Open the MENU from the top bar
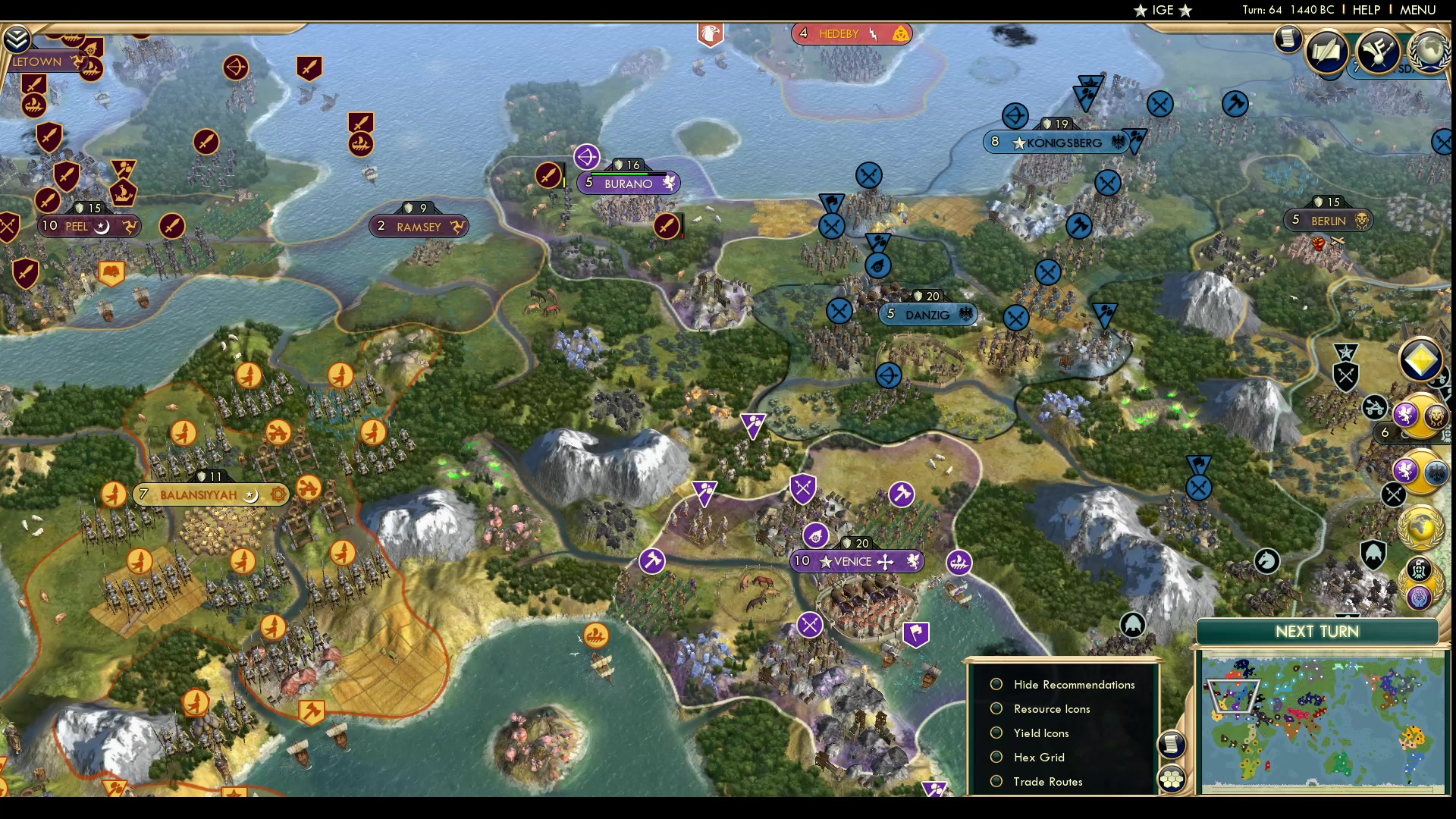The height and width of the screenshot is (819, 1456). click(1417, 11)
